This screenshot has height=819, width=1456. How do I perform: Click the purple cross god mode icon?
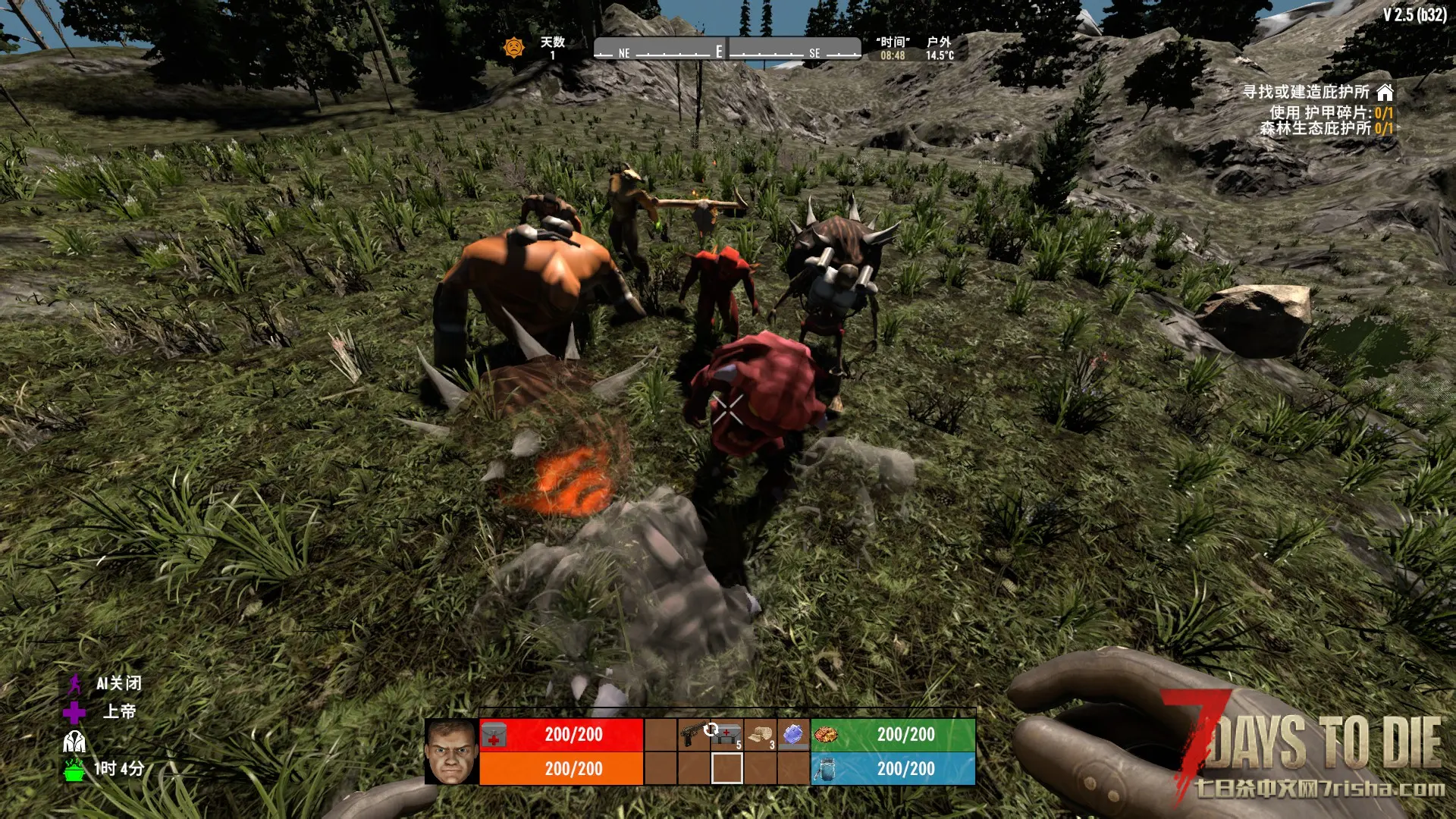(x=74, y=712)
